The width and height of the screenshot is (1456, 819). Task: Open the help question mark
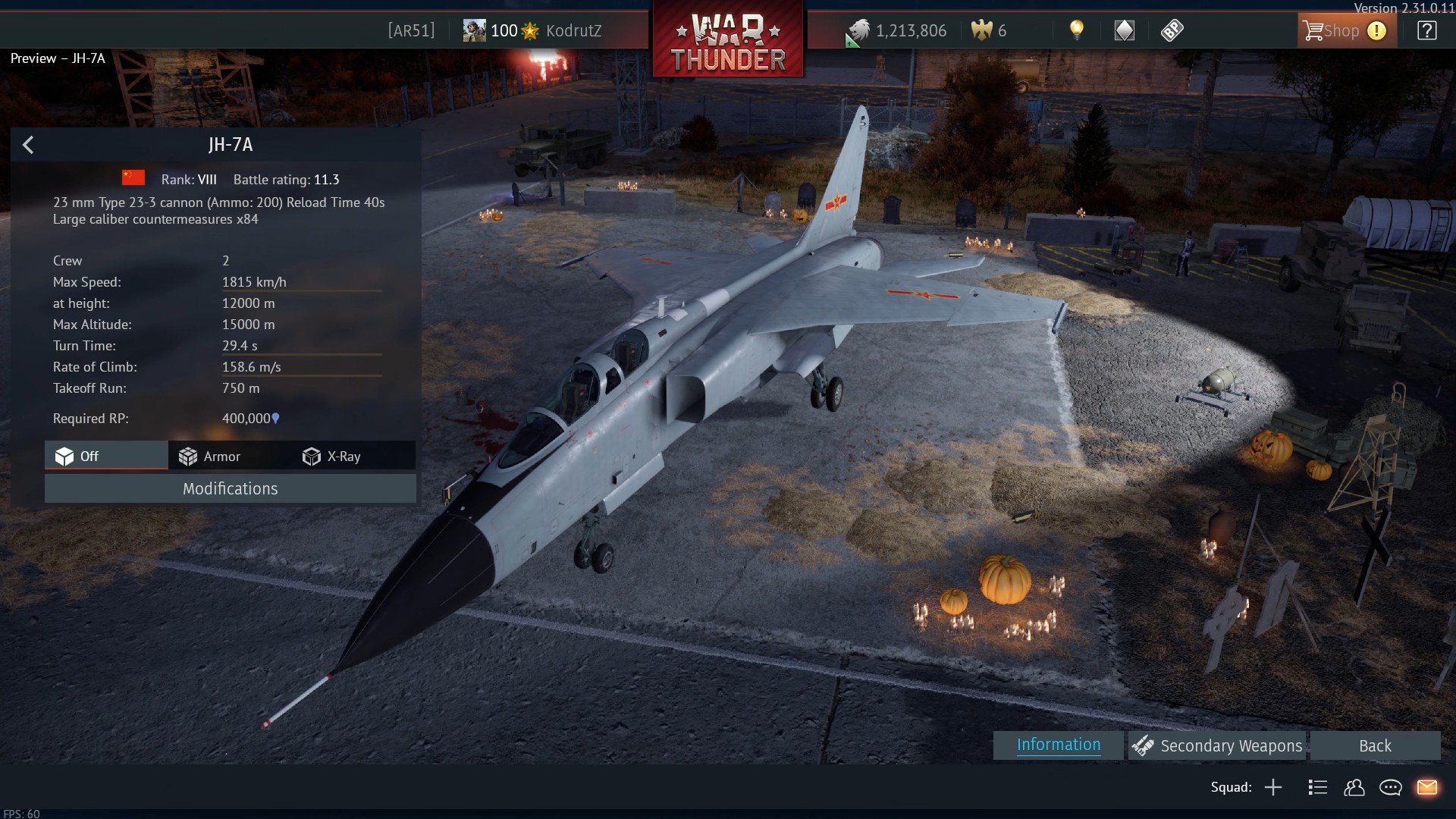(x=1426, y=31)
